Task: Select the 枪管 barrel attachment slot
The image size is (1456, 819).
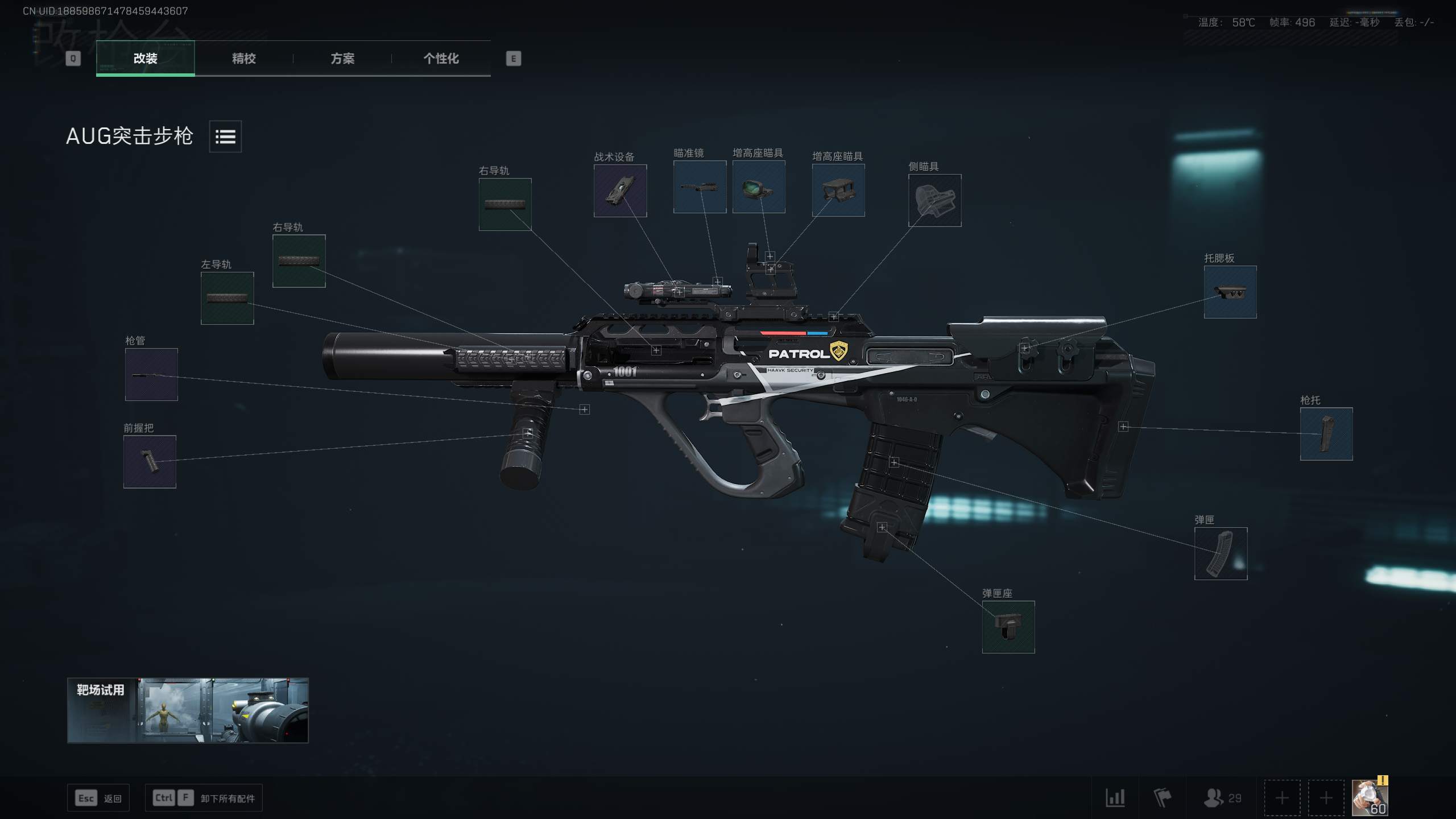Action: [151, 374]
